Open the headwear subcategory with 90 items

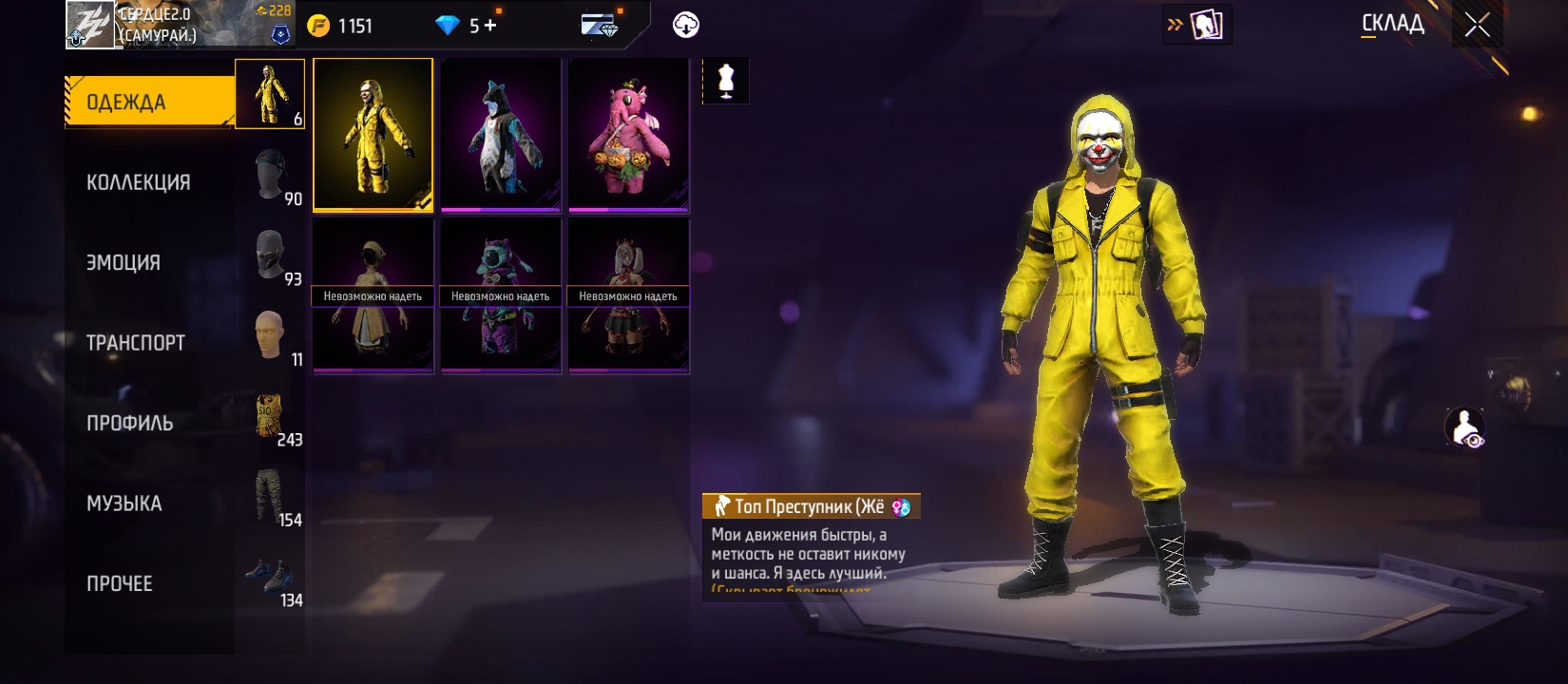271,176
